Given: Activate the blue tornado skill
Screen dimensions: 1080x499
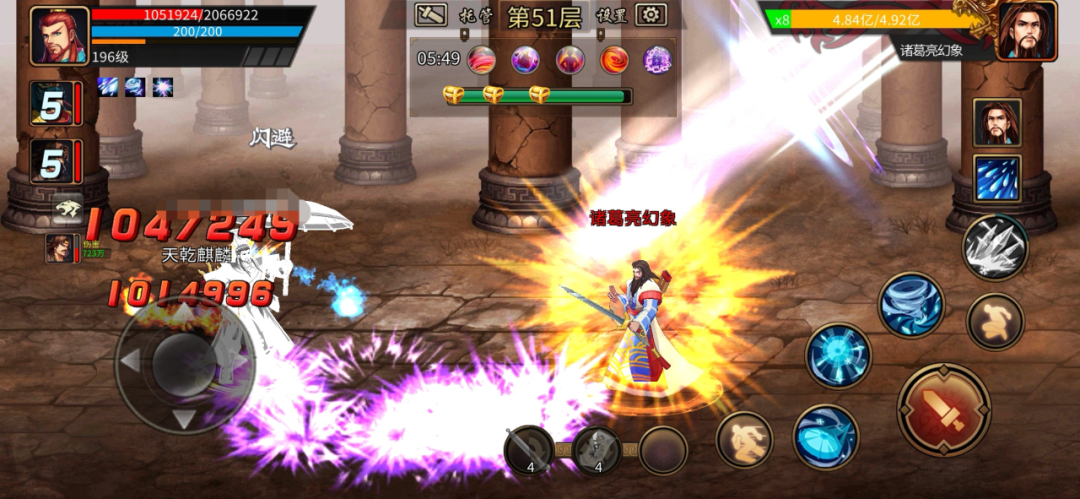Looking at the screenshot, I should (x=911, y=304).
